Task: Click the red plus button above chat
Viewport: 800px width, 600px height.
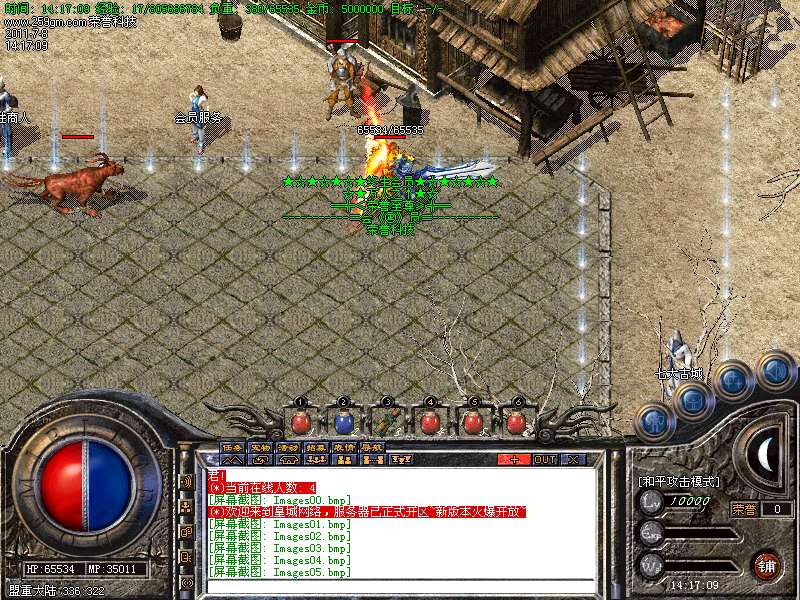Action: point(514,459)
